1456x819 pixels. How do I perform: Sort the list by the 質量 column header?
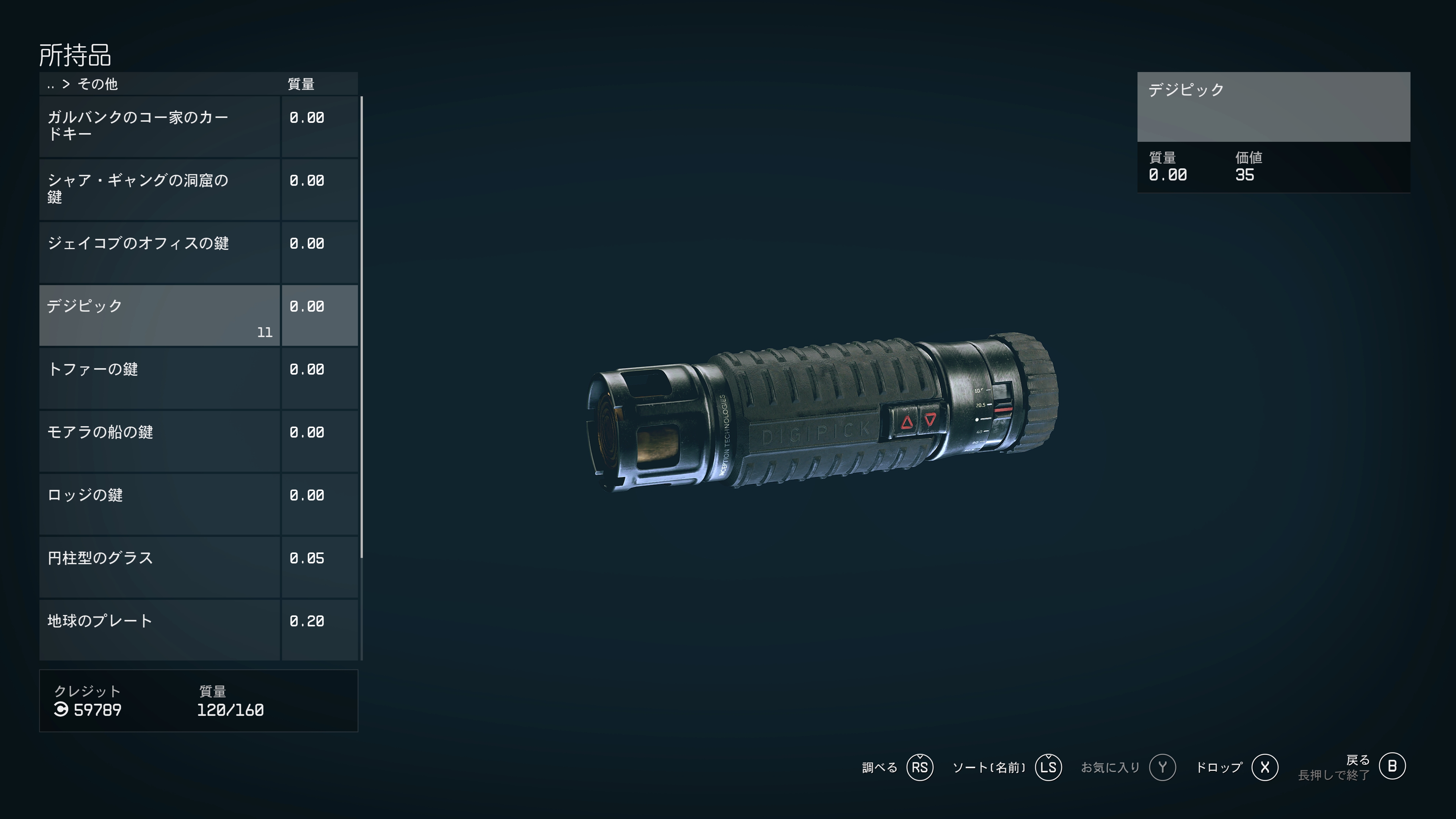301,84
